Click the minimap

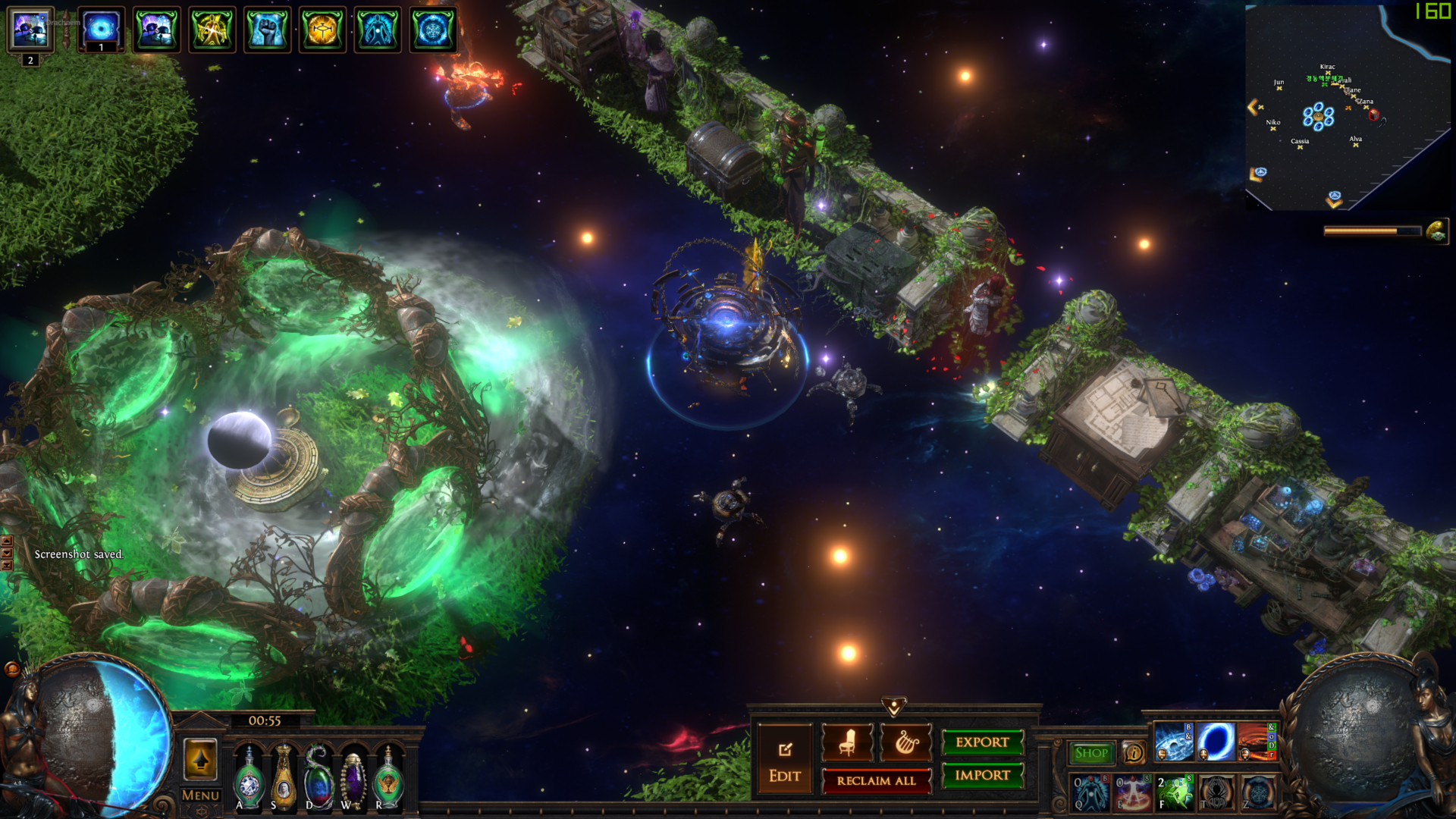tap(1347, 108)
